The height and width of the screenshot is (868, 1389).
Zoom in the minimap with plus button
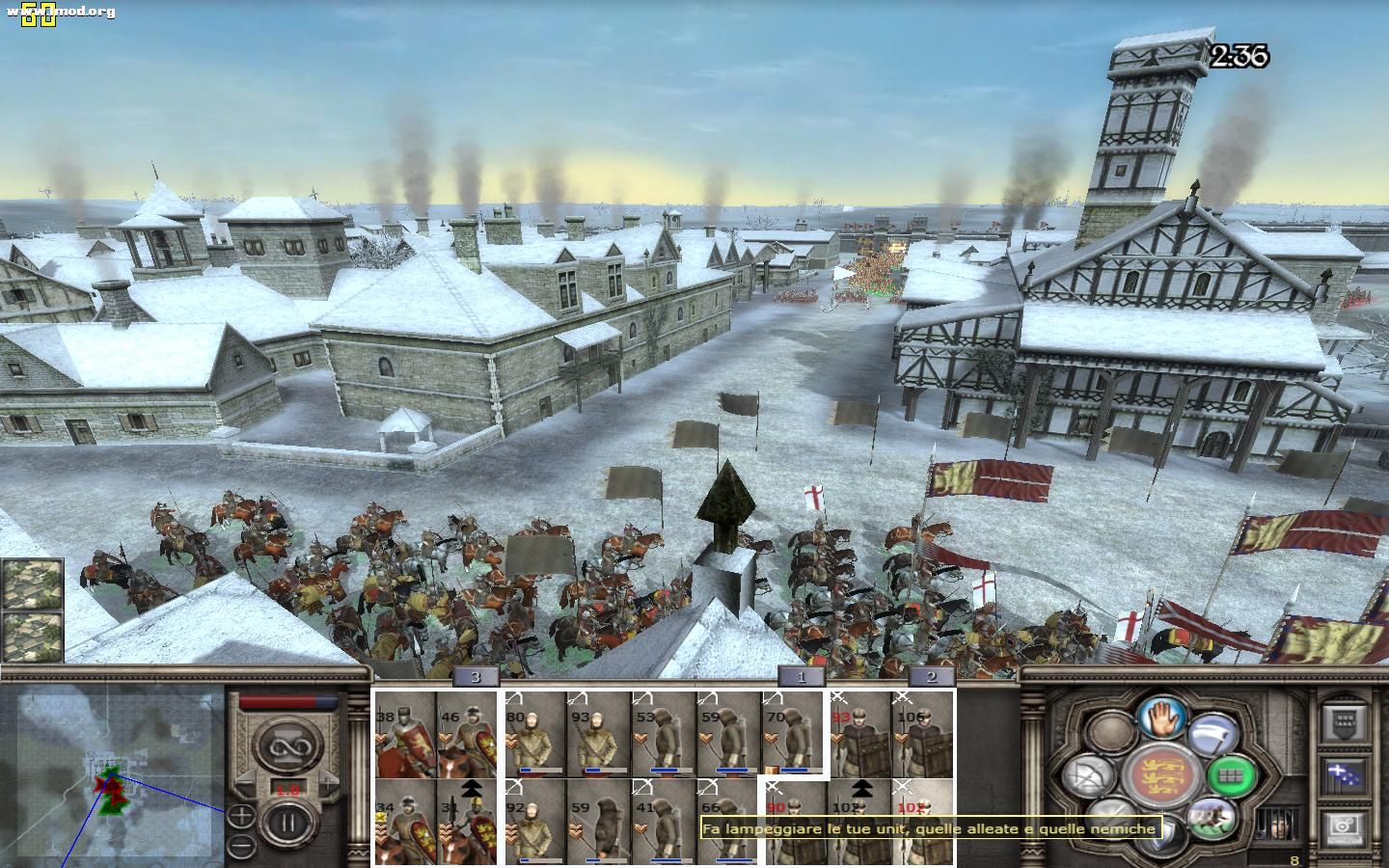240,816
